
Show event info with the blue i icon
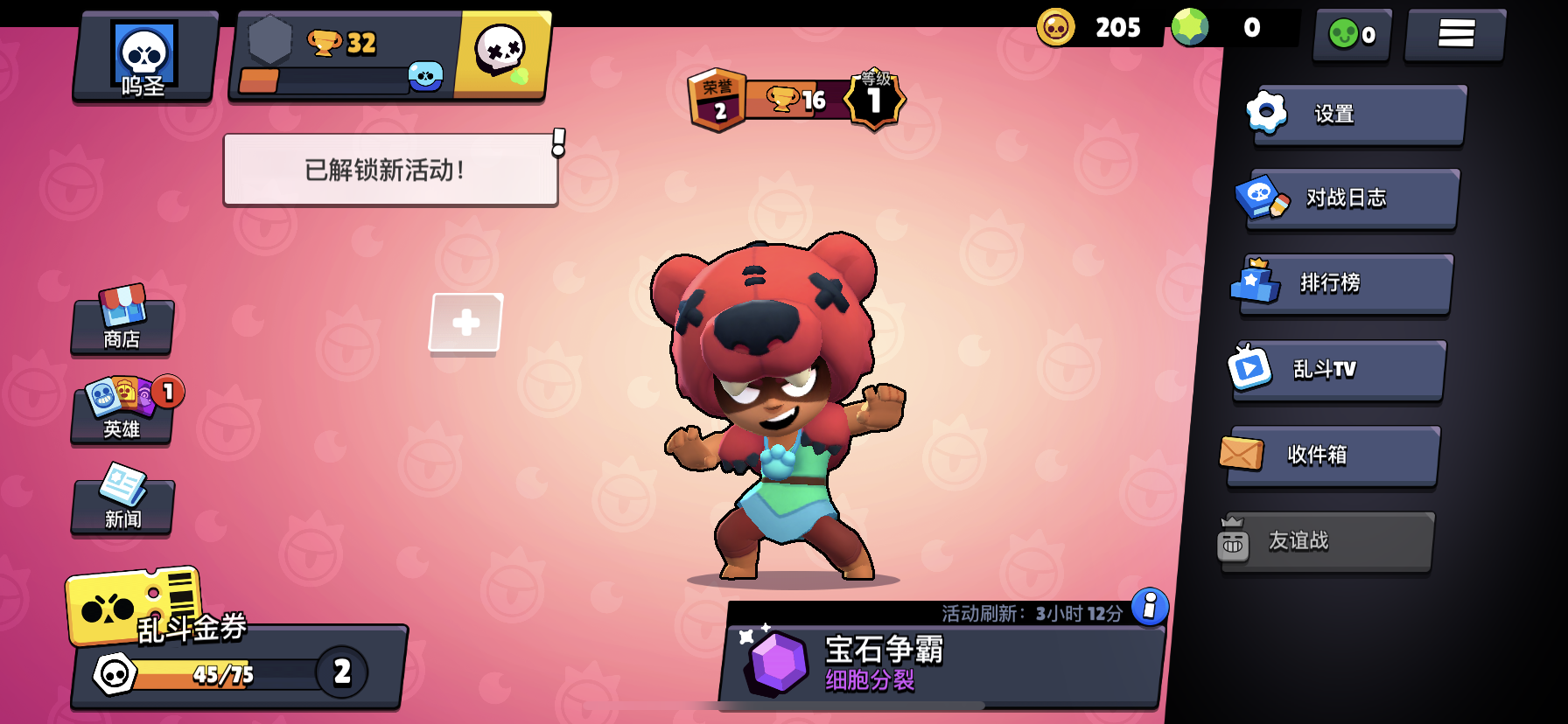[x=1150, y=606]
